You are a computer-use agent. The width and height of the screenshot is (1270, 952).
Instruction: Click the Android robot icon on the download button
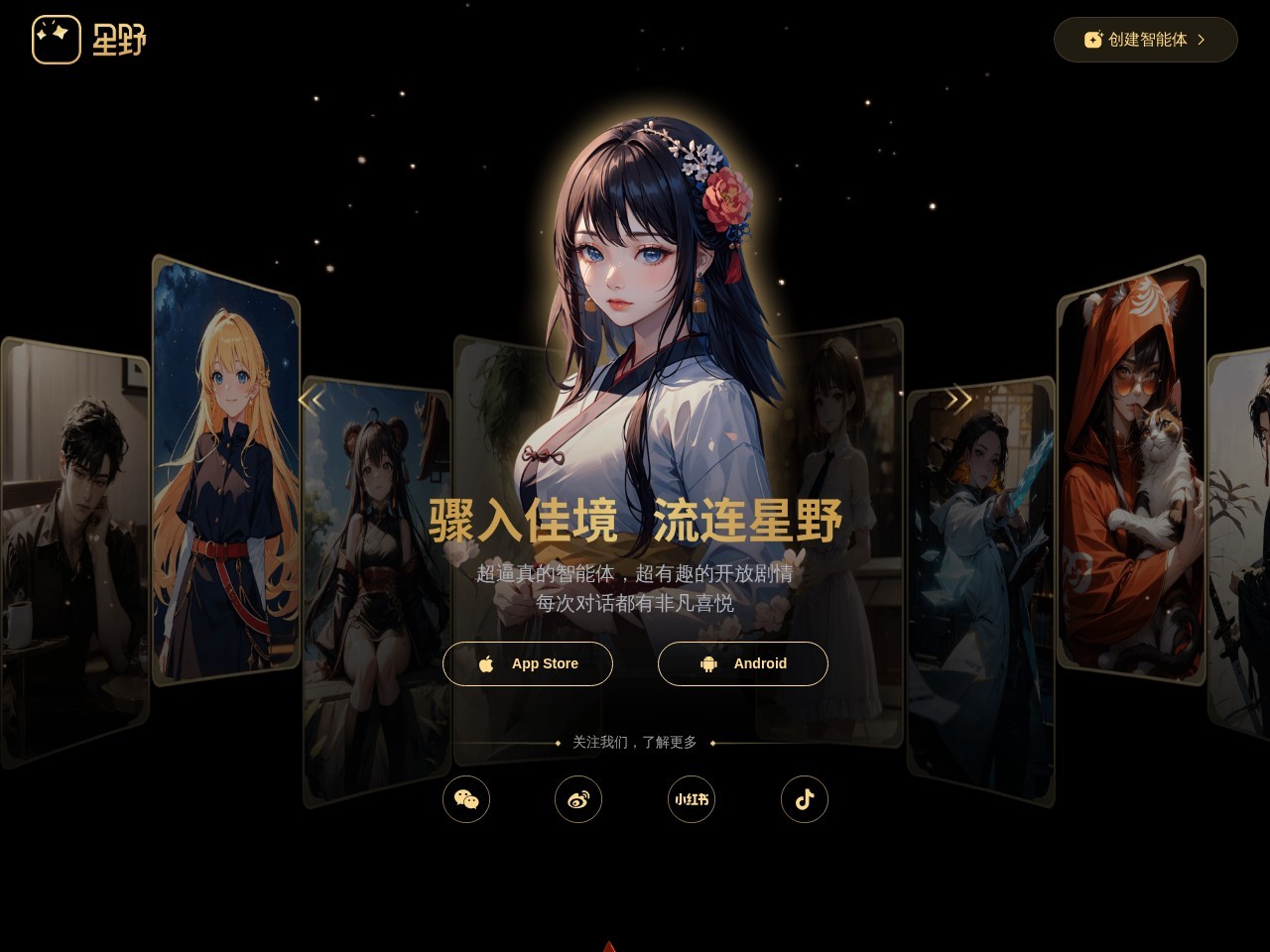click(708, 663)
